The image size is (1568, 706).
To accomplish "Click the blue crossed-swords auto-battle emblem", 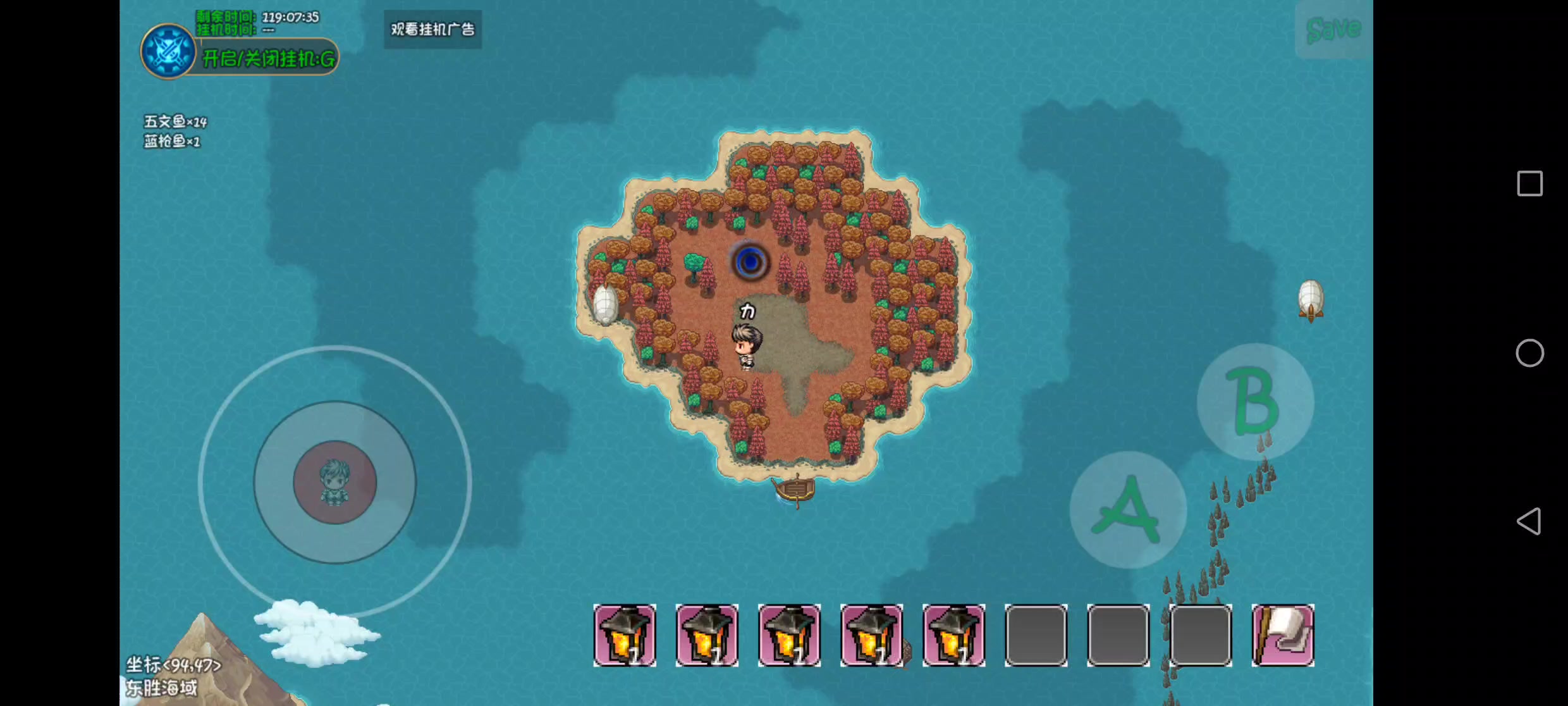I will click(x=168, y=51).
